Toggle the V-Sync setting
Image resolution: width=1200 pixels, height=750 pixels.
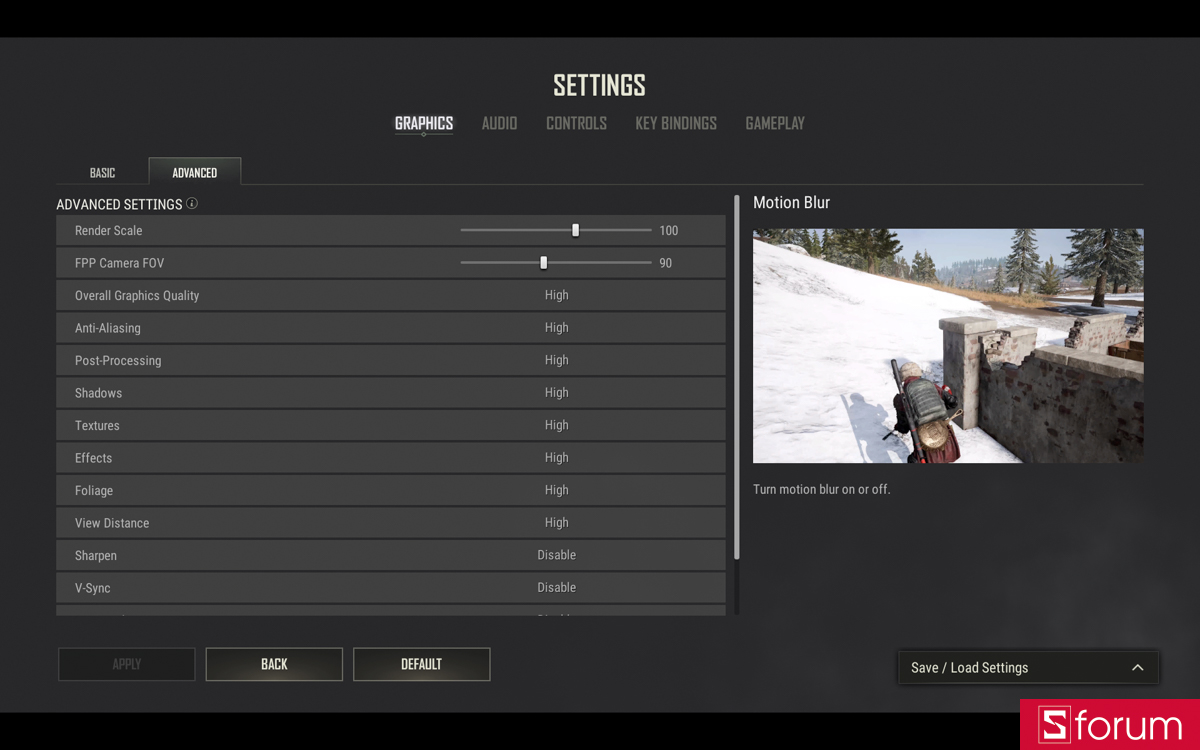(556, 588)
